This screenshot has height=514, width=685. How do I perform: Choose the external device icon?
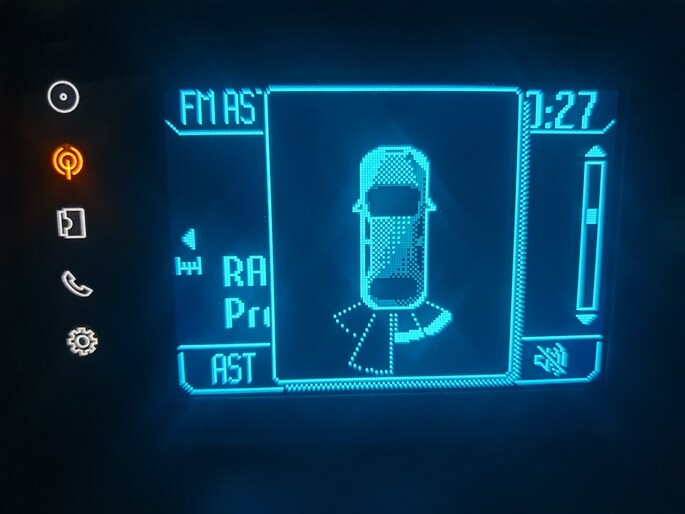(x=70, y=223)
